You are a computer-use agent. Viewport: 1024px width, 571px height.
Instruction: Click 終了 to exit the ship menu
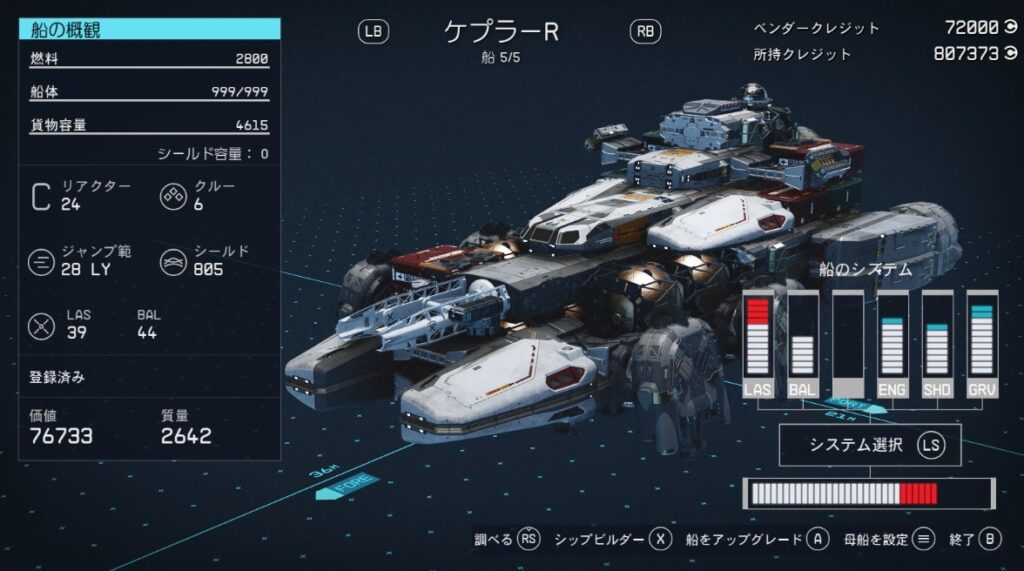[974, 540]
